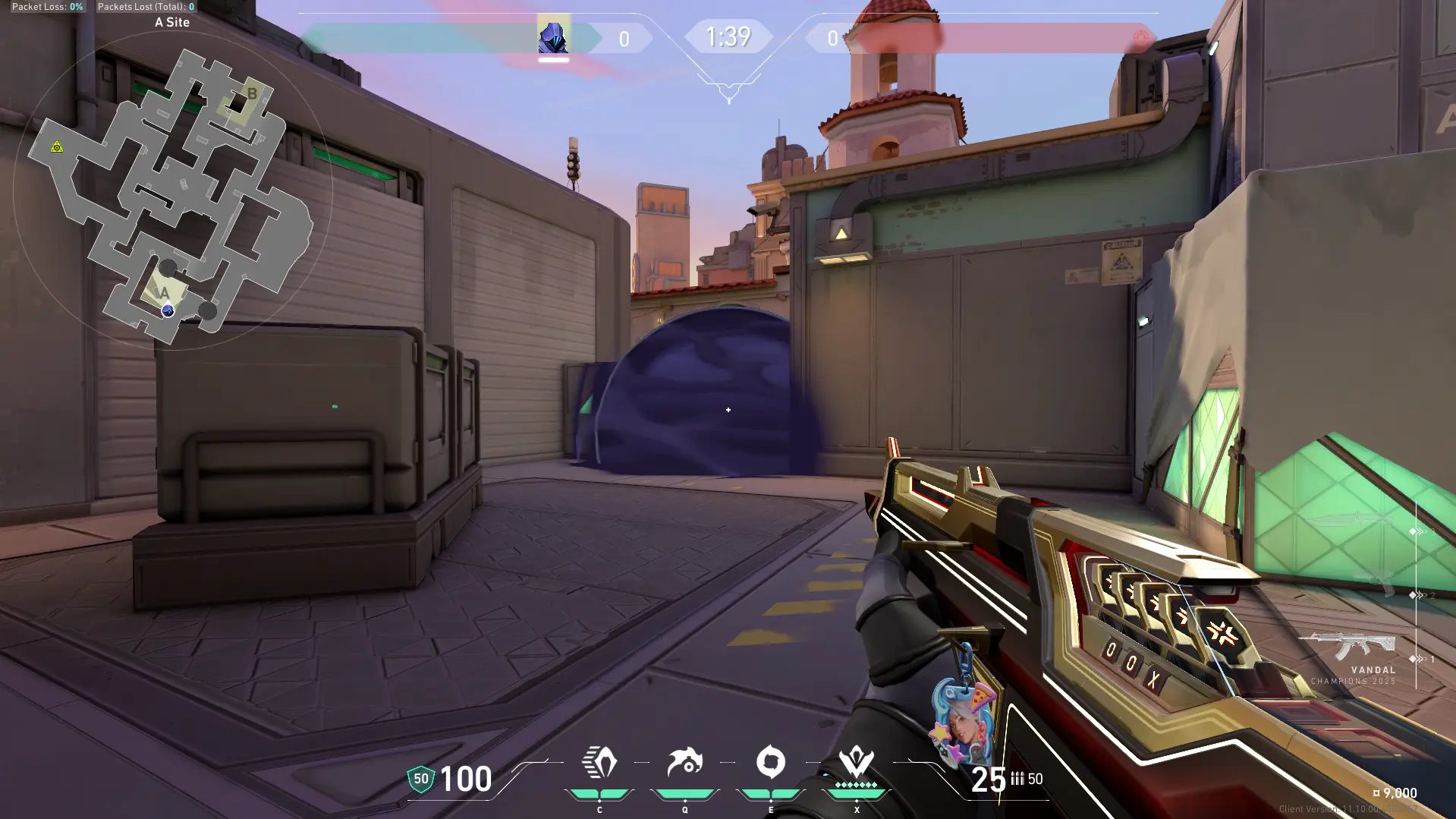This screenshot has height=819, width=1456.
Task: Select the yellow spike marker on the minimap
Action: click(x=57, y=146)
